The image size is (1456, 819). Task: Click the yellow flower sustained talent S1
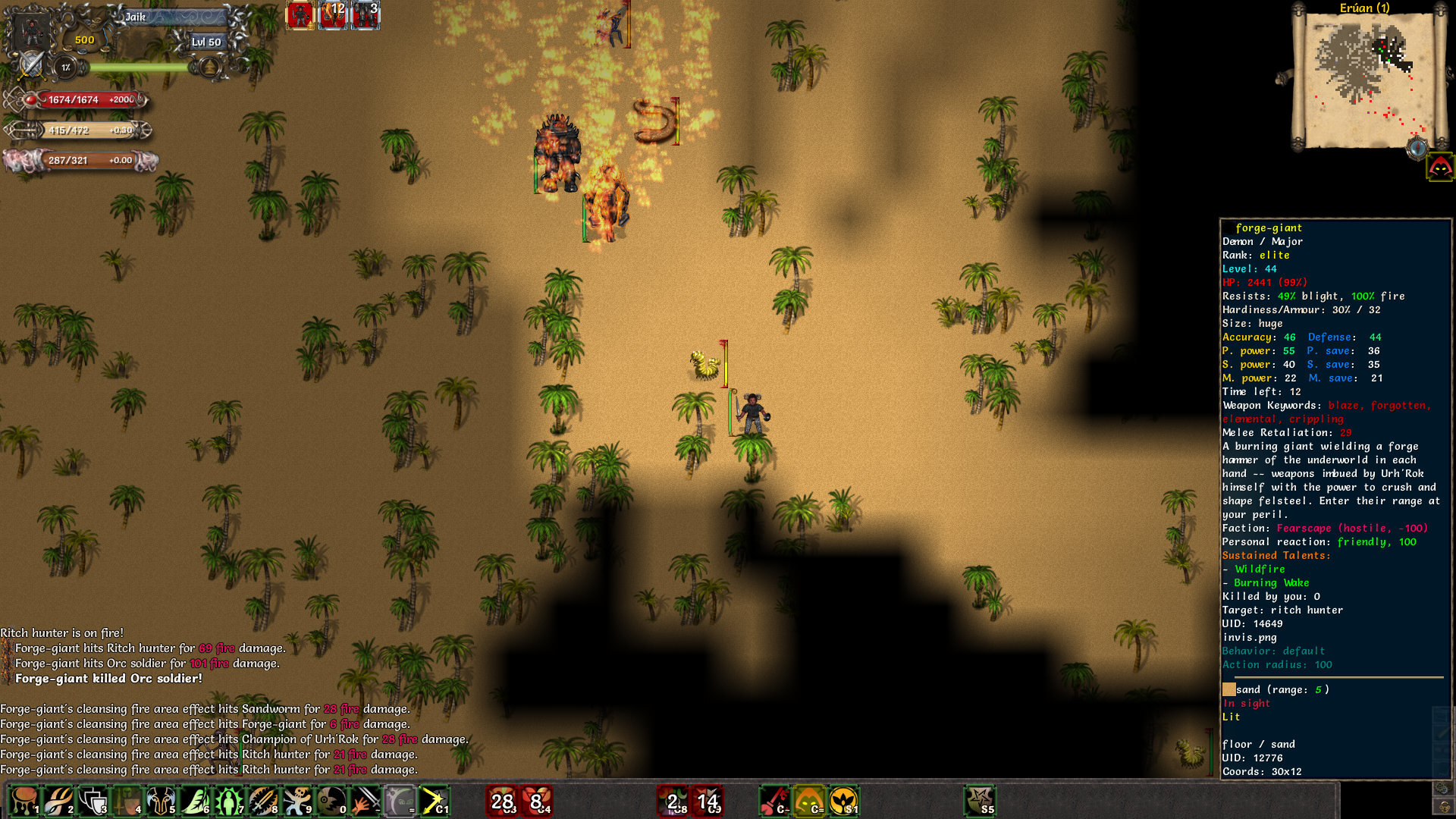click(844, 802)
